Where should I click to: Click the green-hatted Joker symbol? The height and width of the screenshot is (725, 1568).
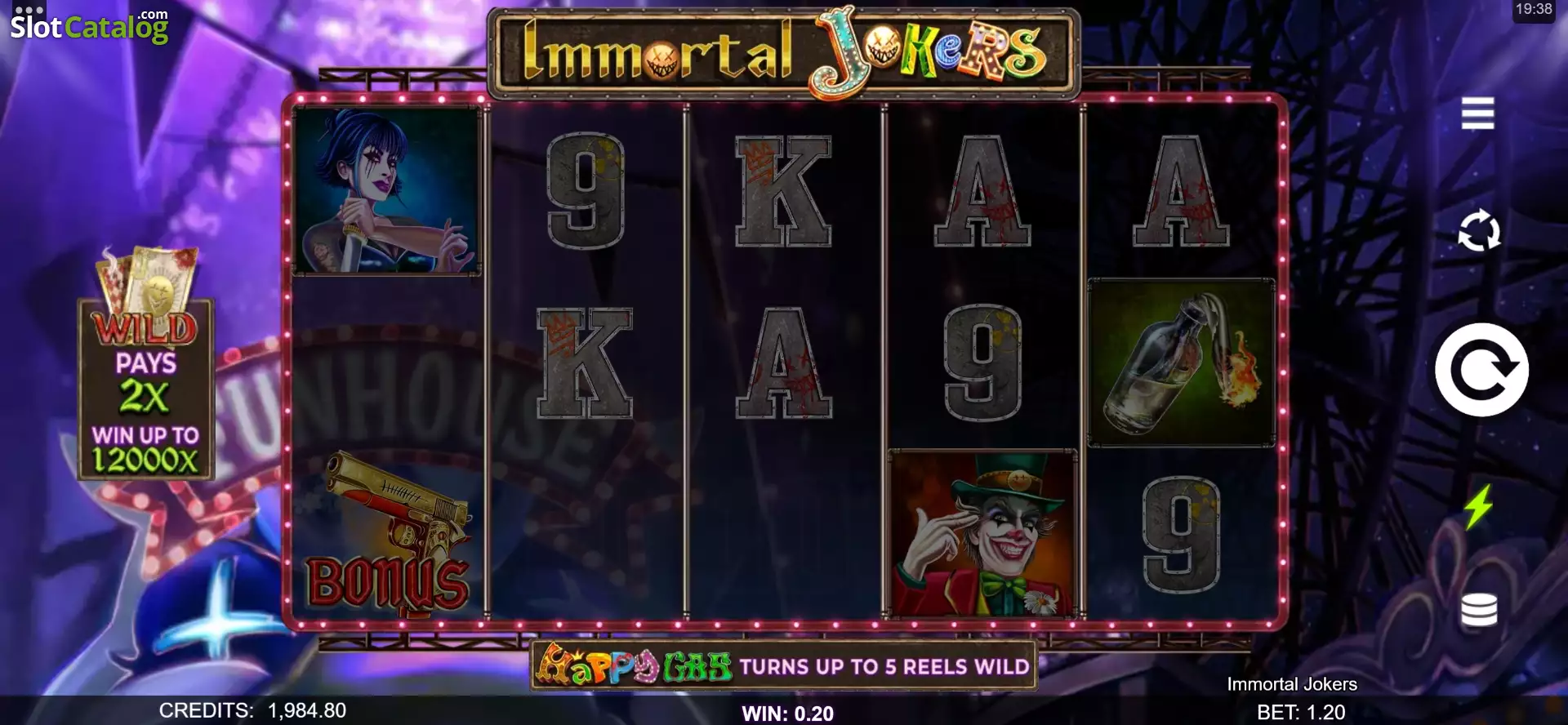[983, 531]
